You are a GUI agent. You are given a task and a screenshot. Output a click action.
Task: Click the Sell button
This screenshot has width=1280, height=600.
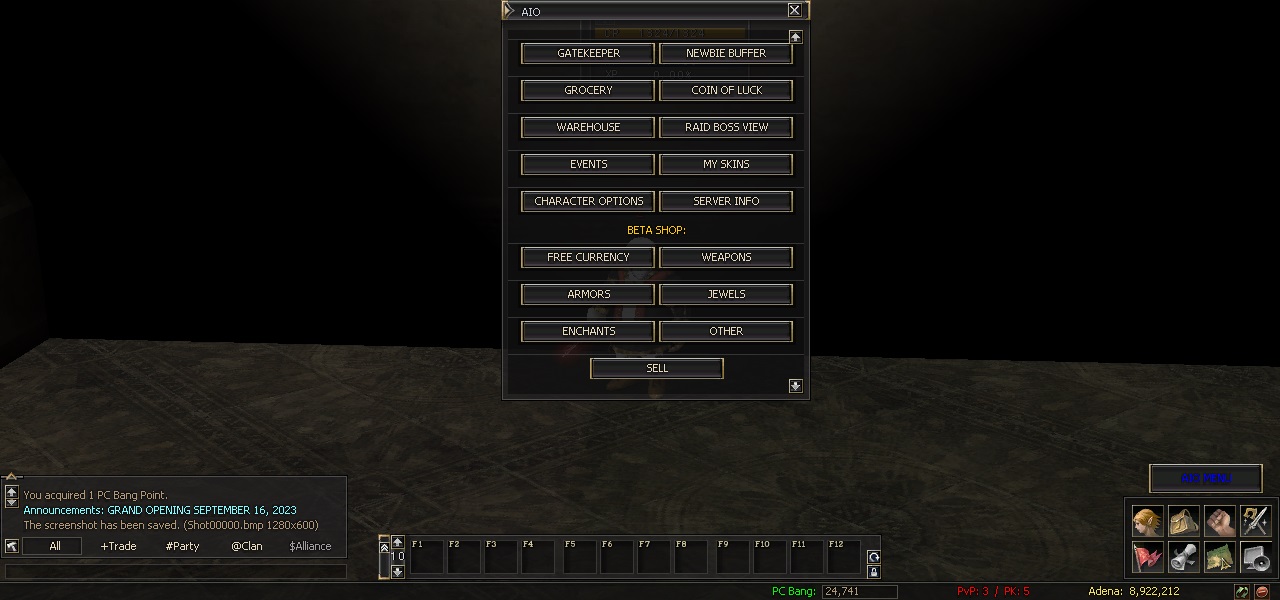point(657,368)
